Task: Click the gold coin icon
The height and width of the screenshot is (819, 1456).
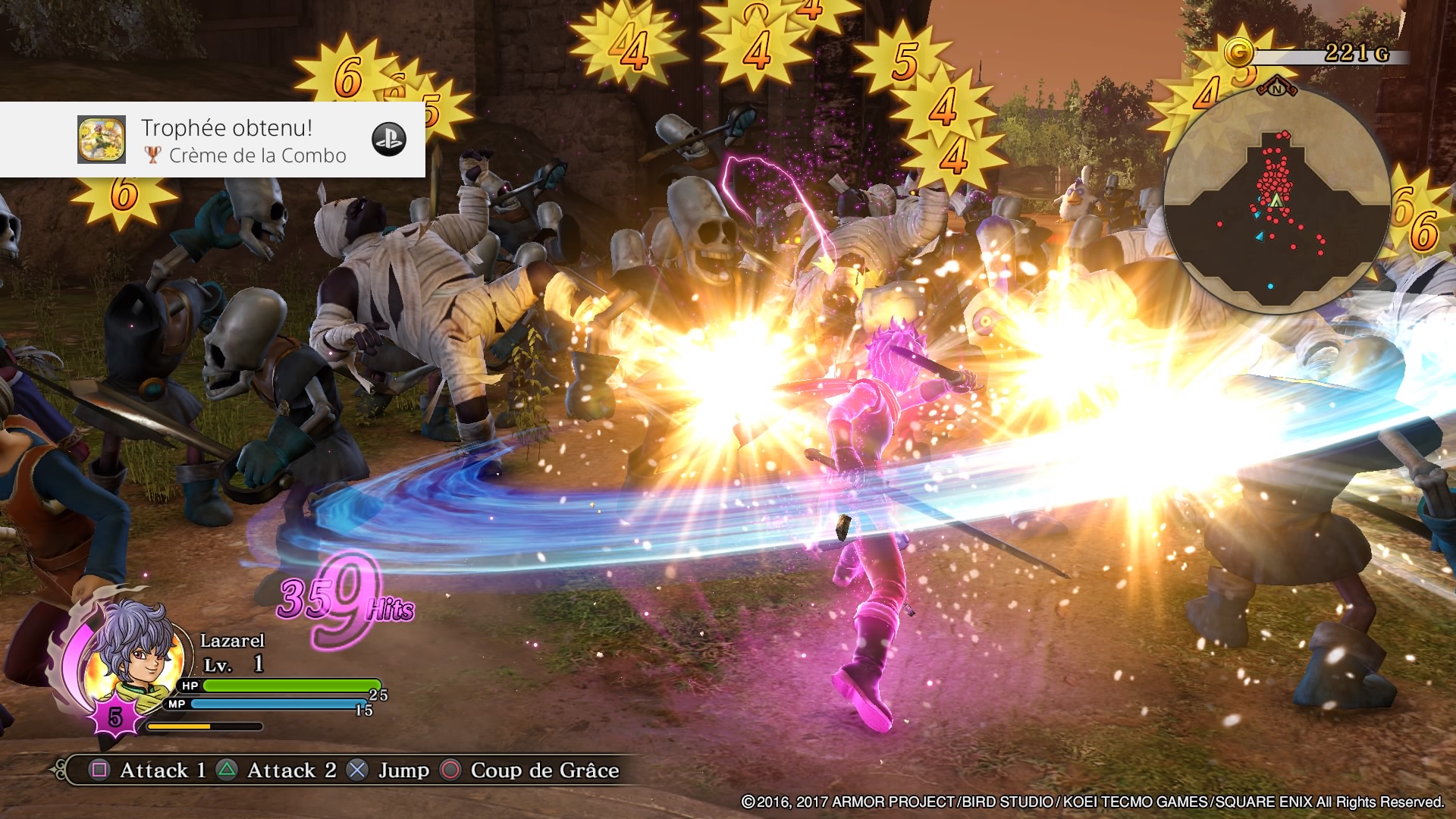Action: pos(1239,53)
